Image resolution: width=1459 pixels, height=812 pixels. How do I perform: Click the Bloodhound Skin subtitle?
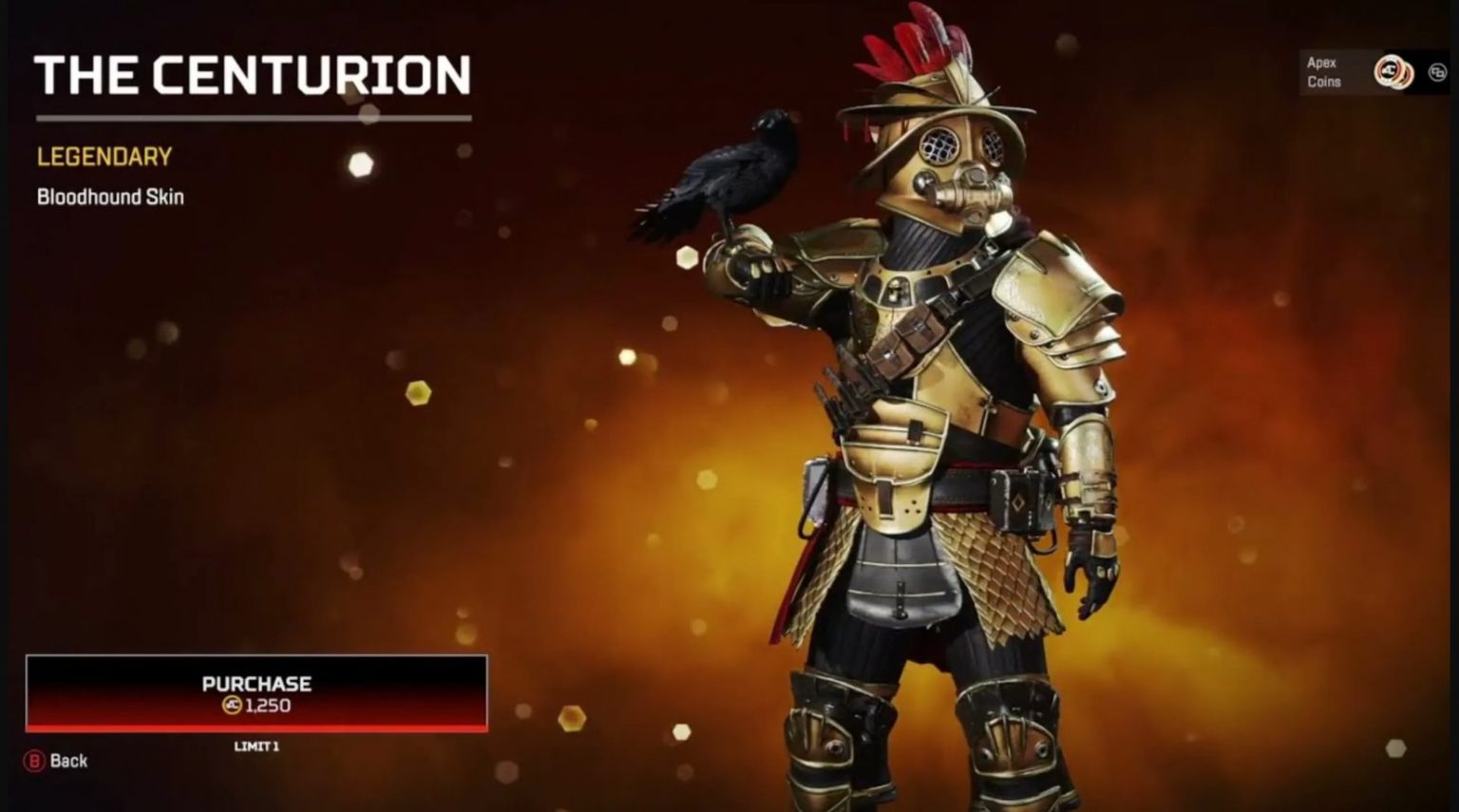[109, 198]
